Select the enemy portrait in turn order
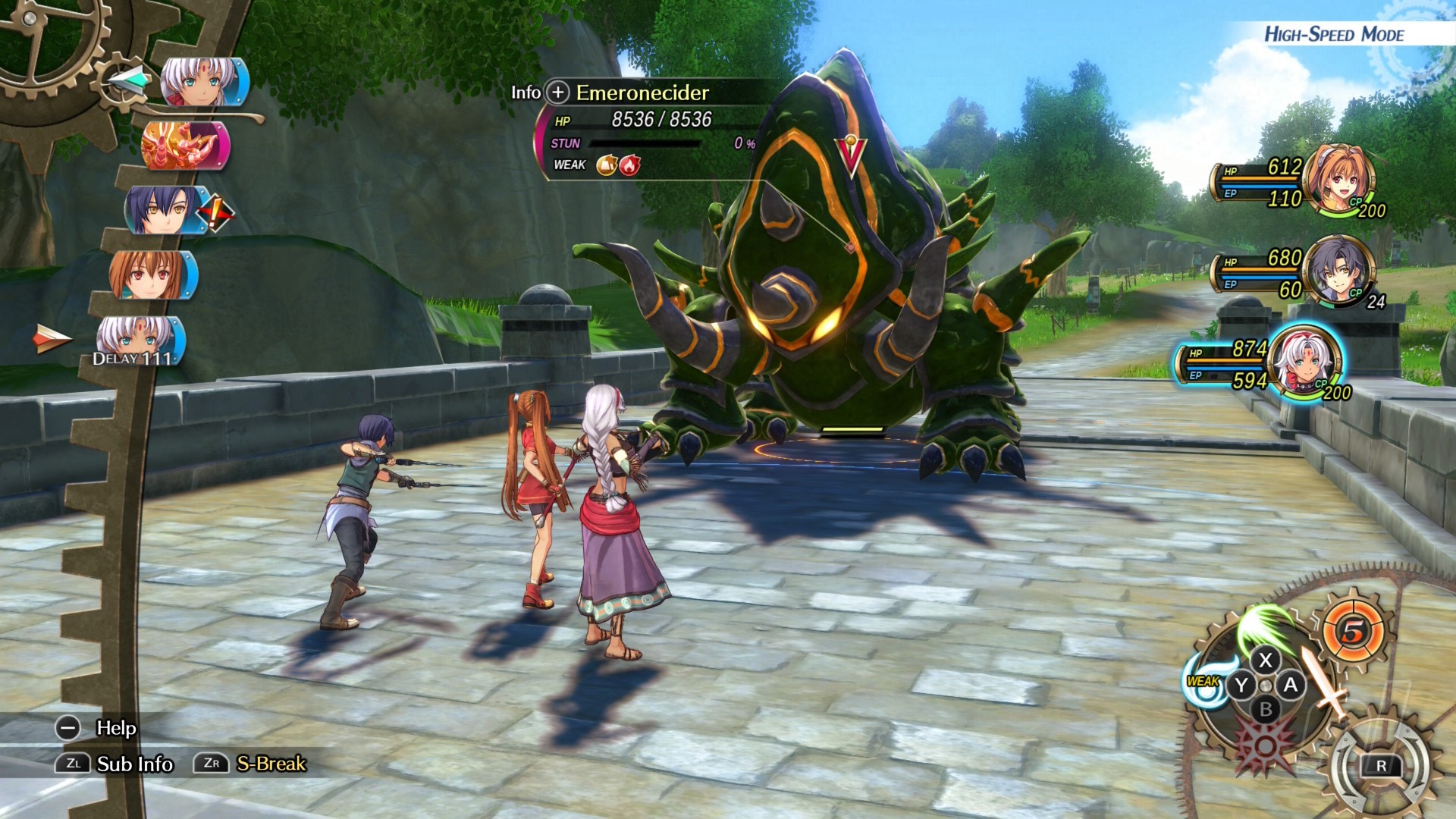The height and width of the screenshot is (819, 1456). click(185, 145)
